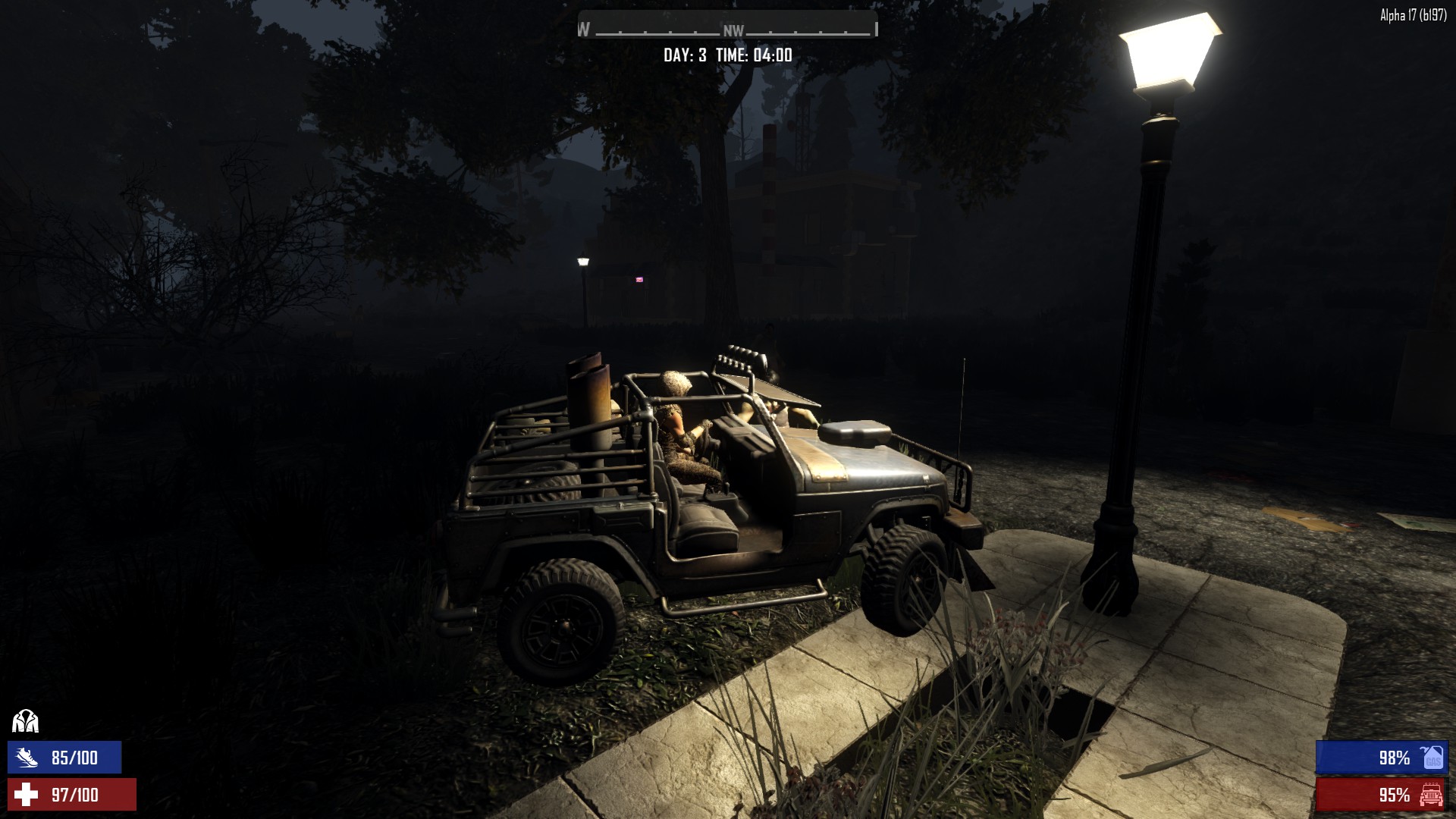Image resolution: width=1456 pixels, height=819 pixels.
Task: Select the compass bar showing NW
Action: [x=728, y=29]
